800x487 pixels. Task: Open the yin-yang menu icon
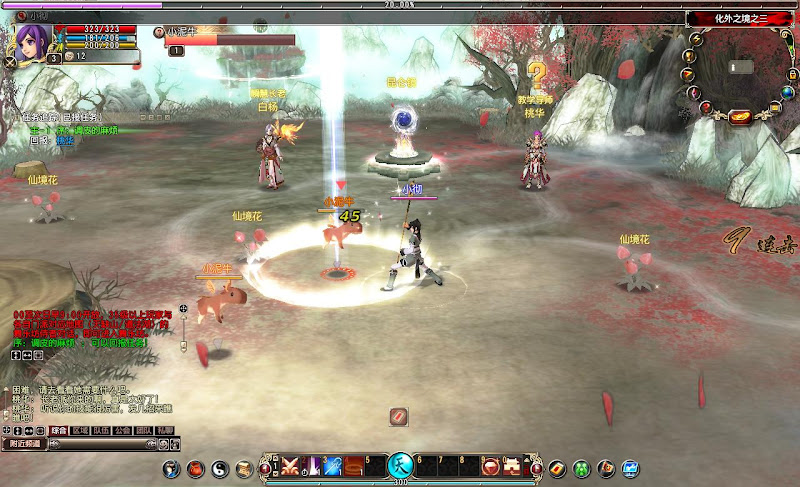[220, 468]
